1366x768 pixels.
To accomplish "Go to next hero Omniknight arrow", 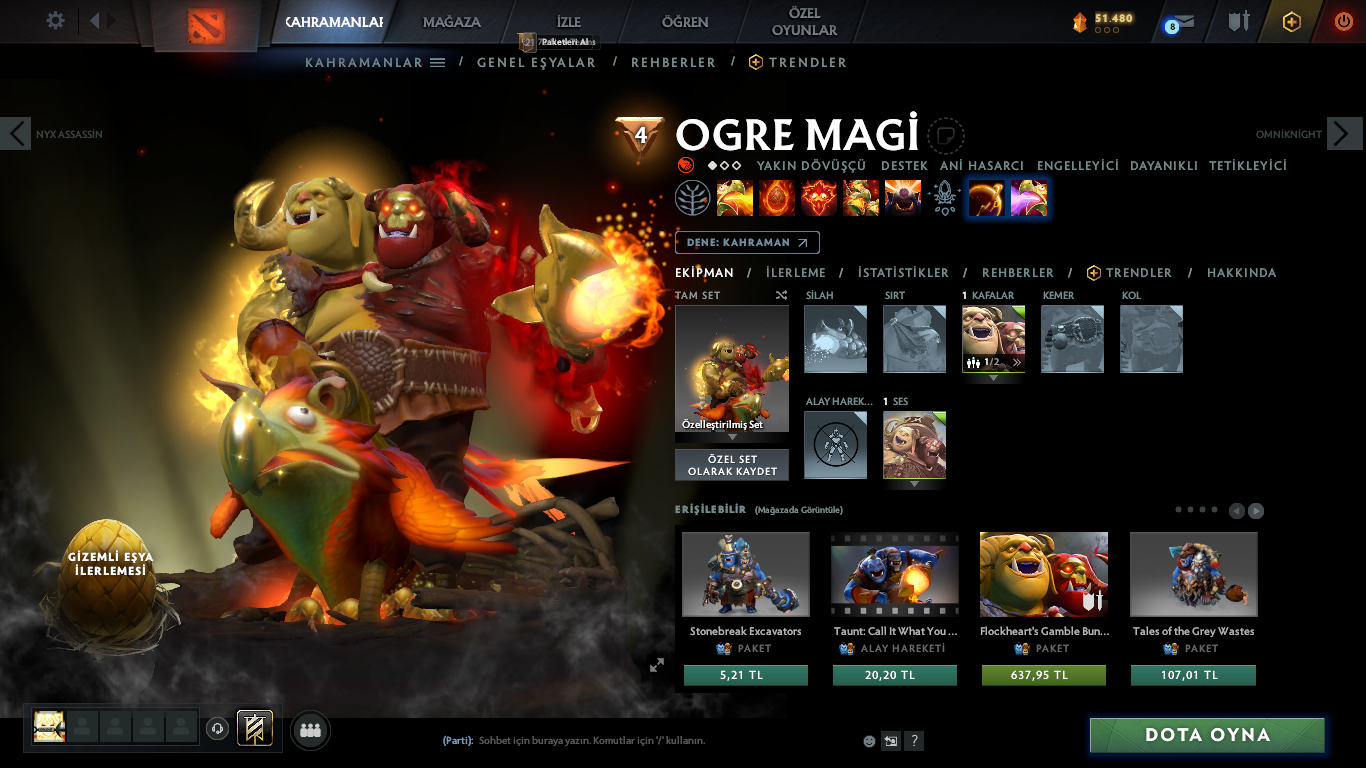I will (1344, 133).
